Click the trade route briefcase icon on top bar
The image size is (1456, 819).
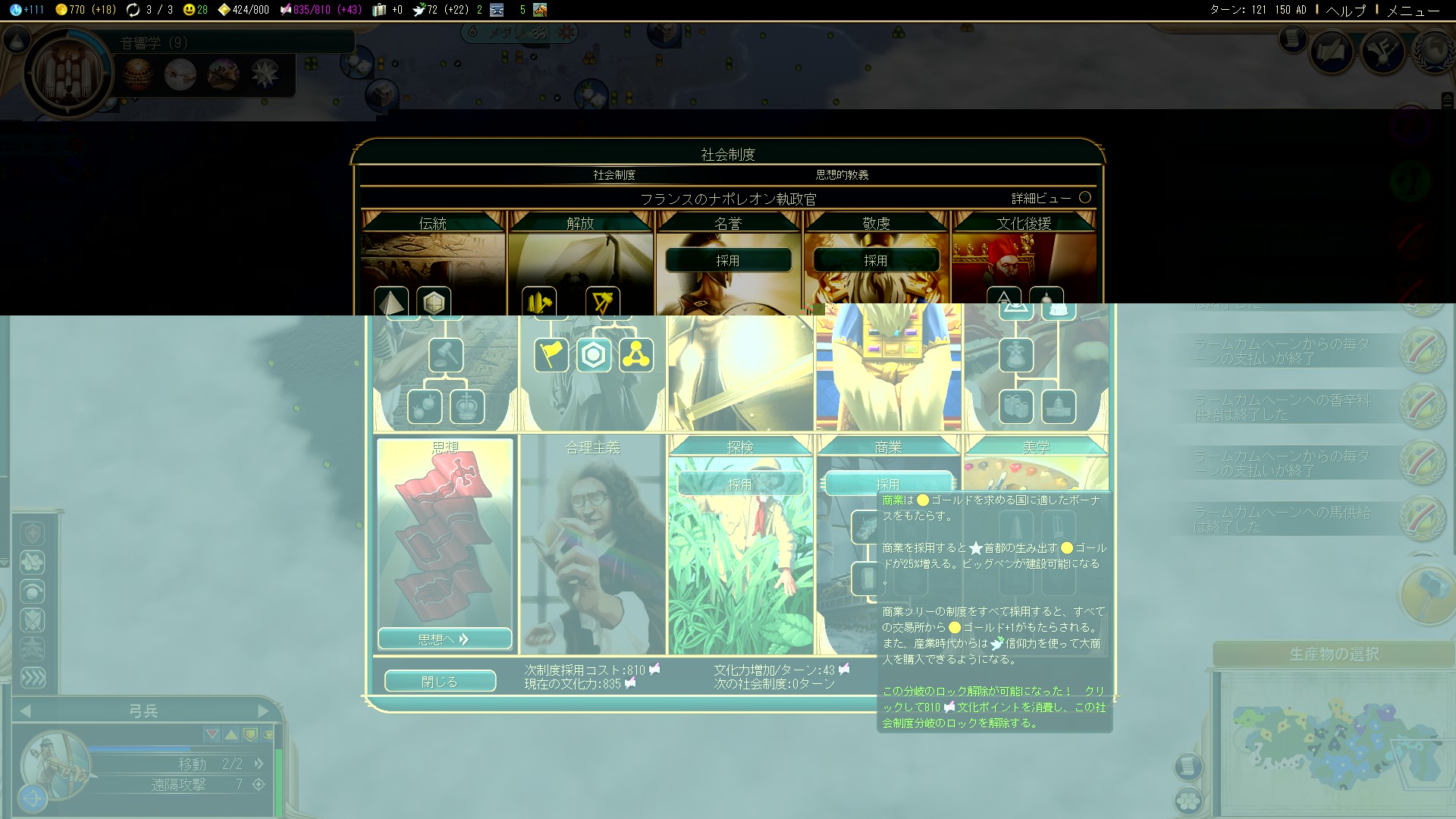[378, 10]
